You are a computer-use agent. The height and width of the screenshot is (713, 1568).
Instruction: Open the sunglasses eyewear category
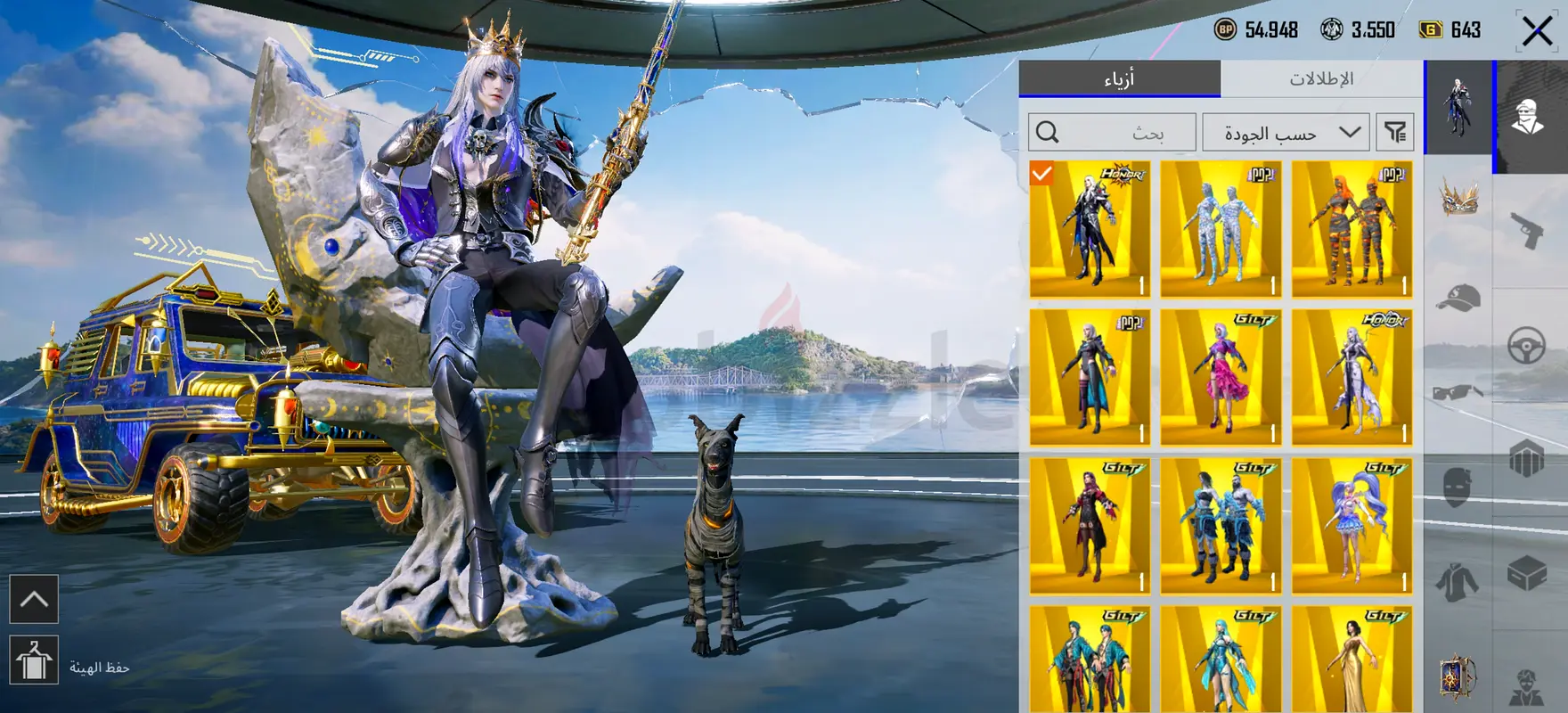coord(1458,392)
